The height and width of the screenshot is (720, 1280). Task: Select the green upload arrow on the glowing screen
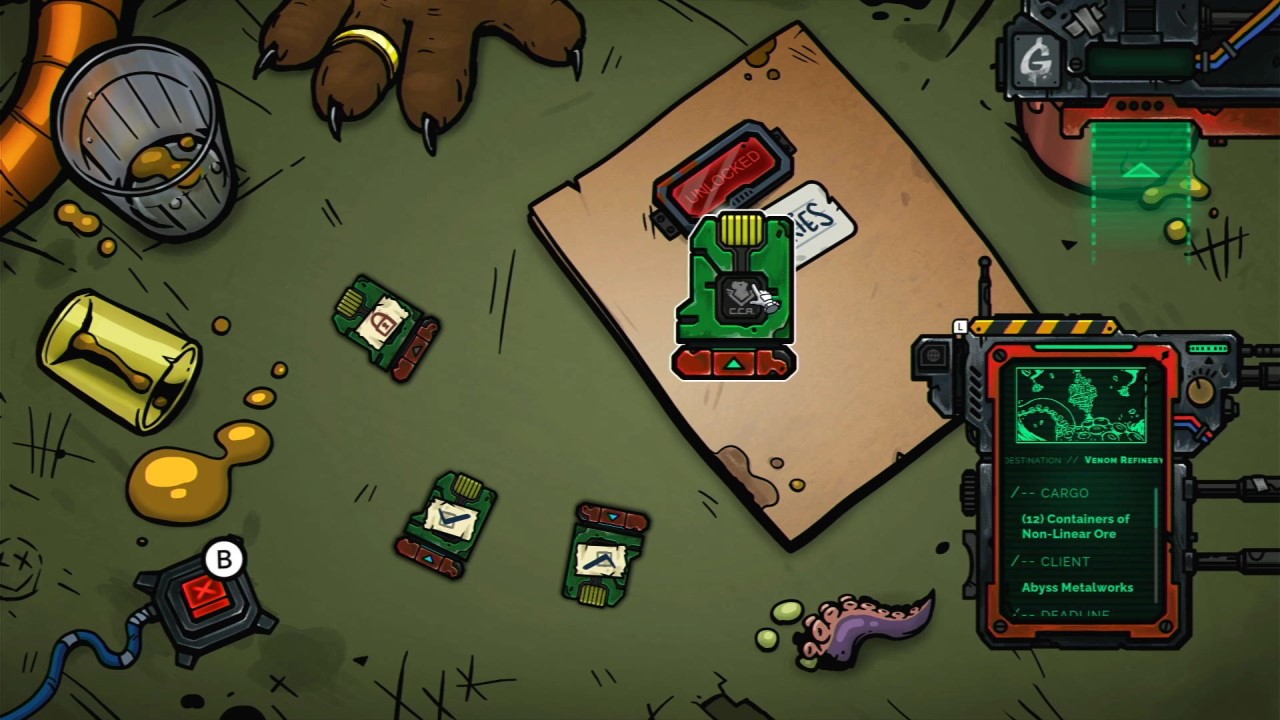[x=1140, y=172]
